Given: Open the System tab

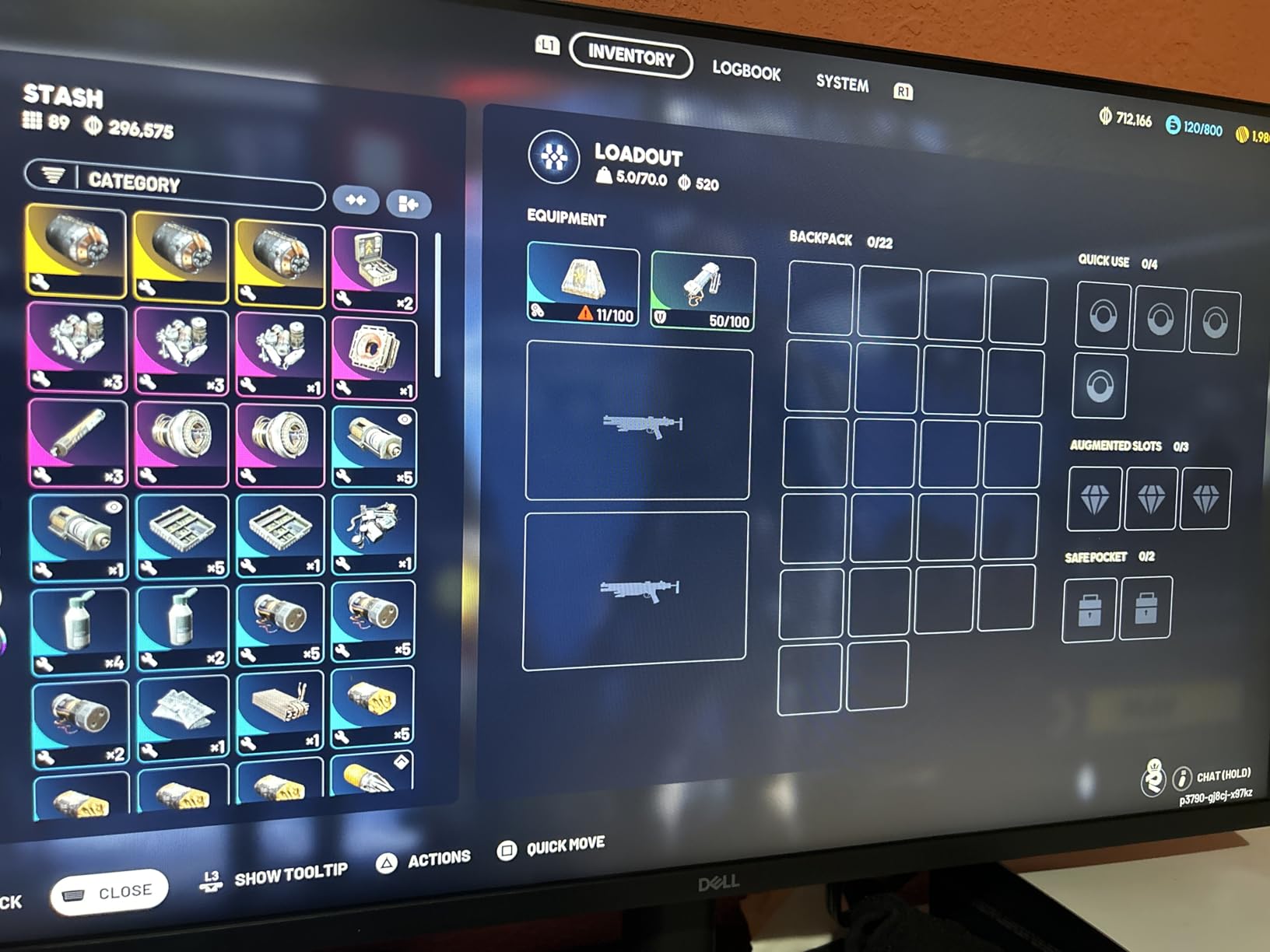Looking at the screenshot, I should pos(842,82).
